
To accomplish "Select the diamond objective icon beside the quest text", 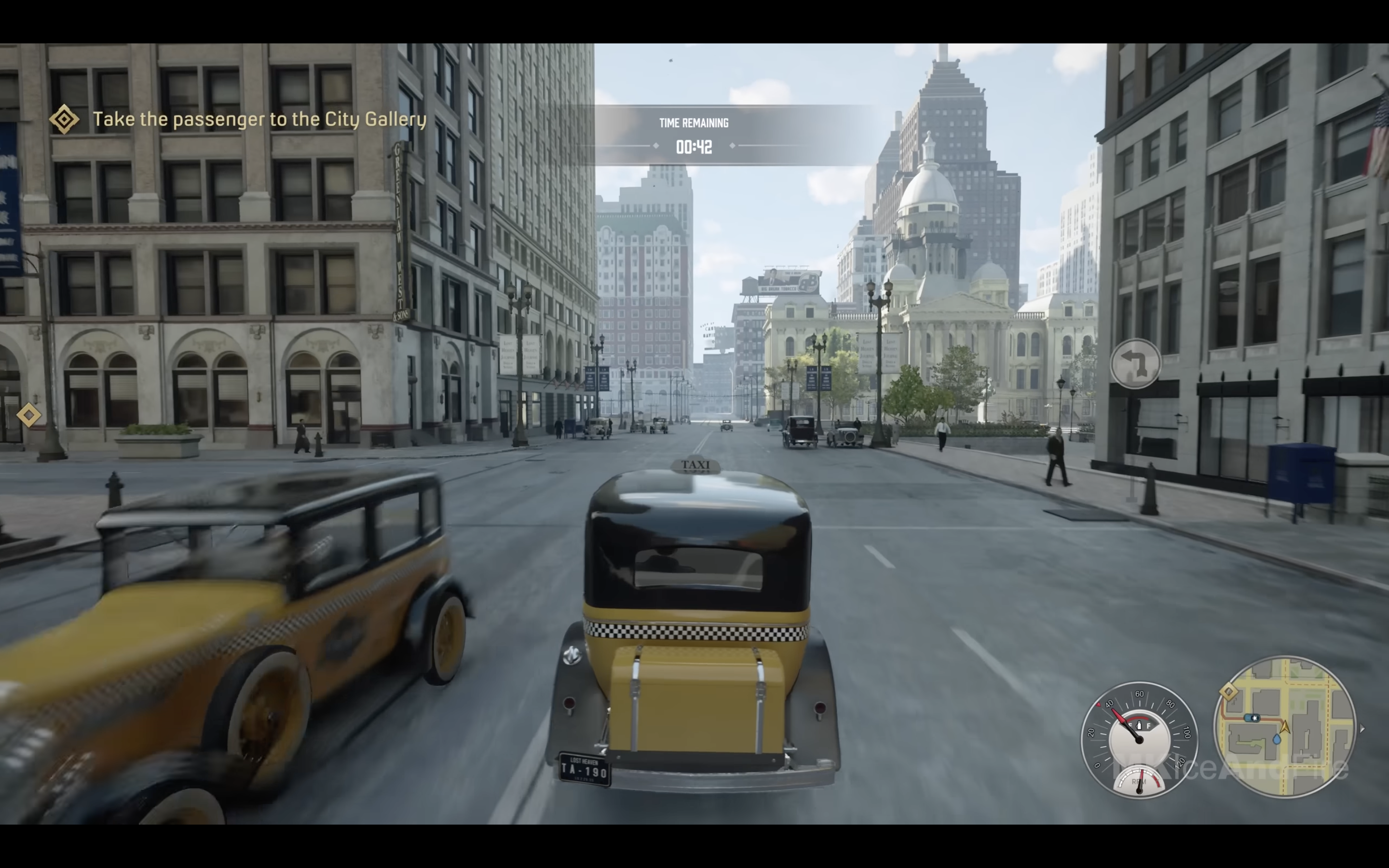I will pyautogui.click(x=64, y=120).
